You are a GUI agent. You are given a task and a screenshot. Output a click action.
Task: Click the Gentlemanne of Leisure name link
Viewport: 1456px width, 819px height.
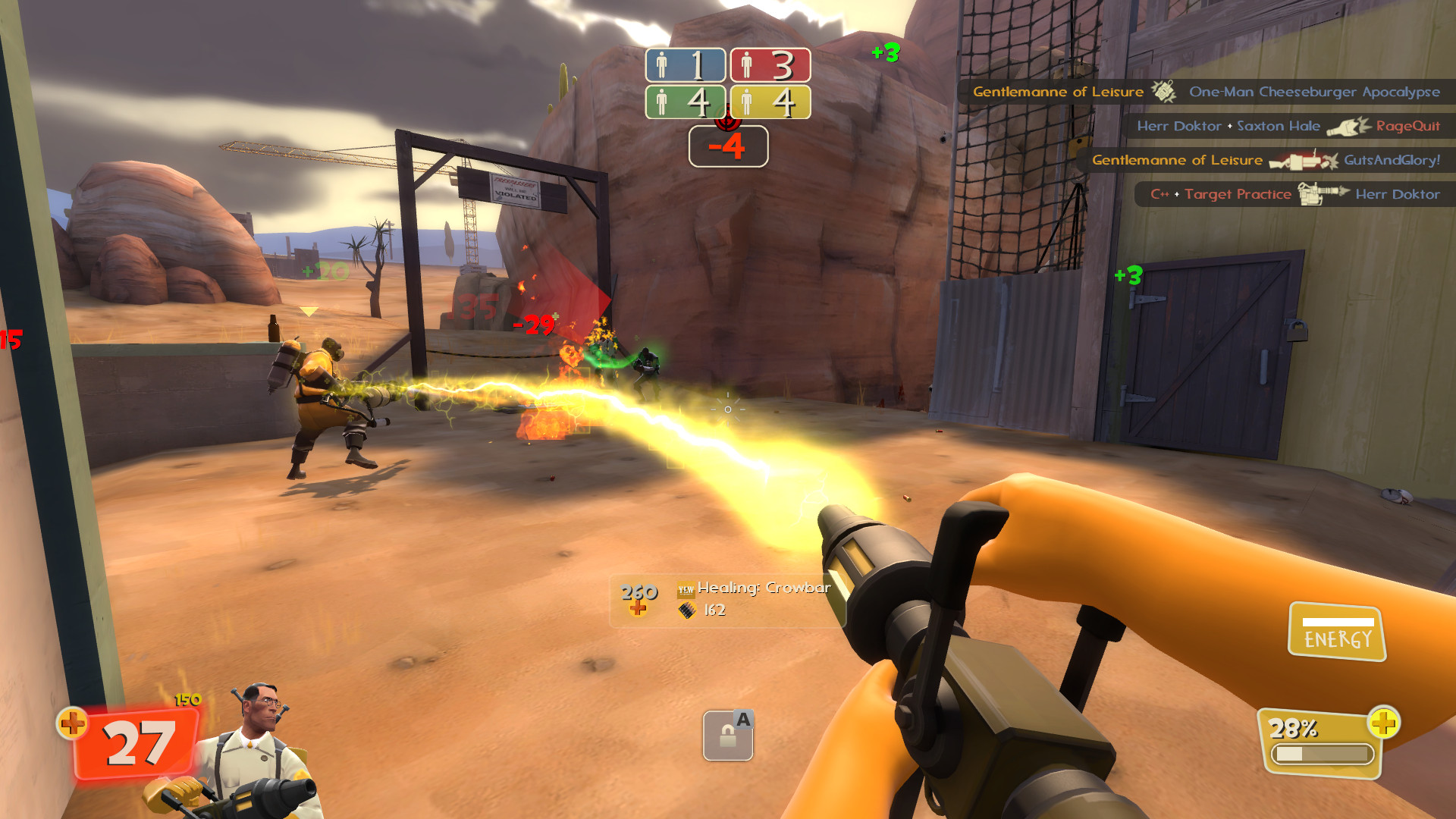pyautogui.click(x=1057, y=92)
